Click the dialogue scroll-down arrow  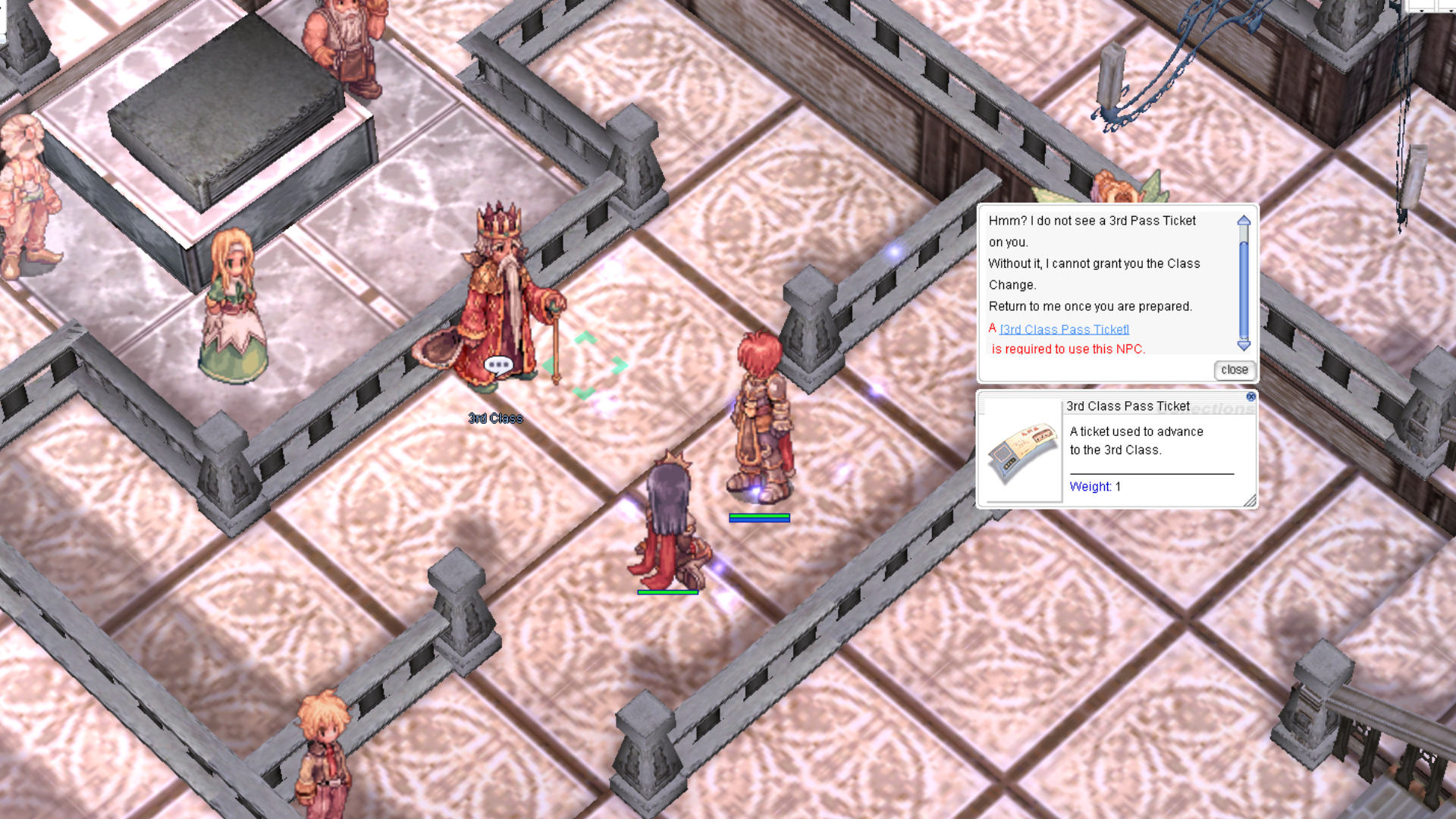tap(1244, 346)
